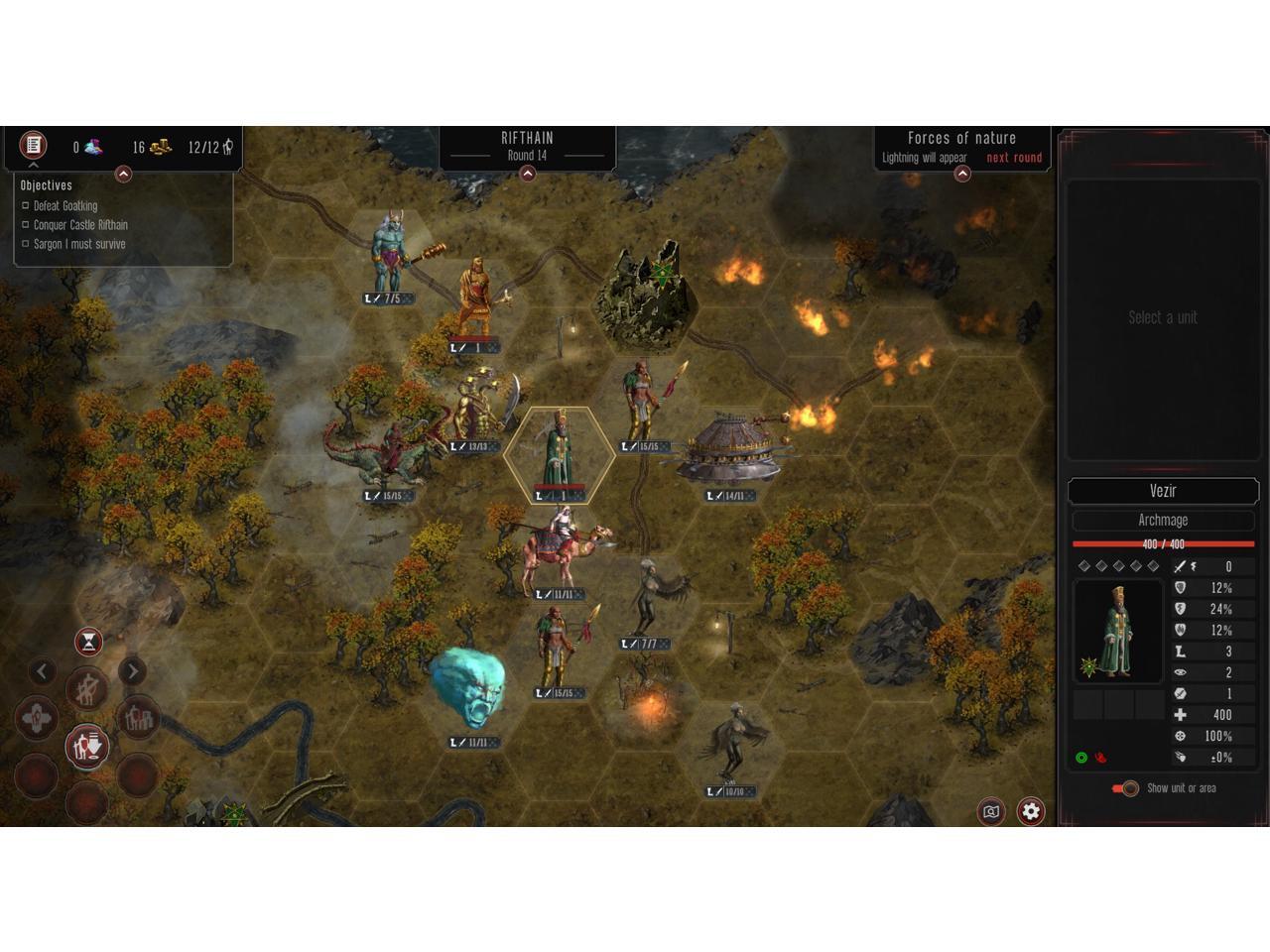This screenshot has height=952, width=1270.
Task: Collapse the Forces of nature panel arrow
Action: pos(961,174)
